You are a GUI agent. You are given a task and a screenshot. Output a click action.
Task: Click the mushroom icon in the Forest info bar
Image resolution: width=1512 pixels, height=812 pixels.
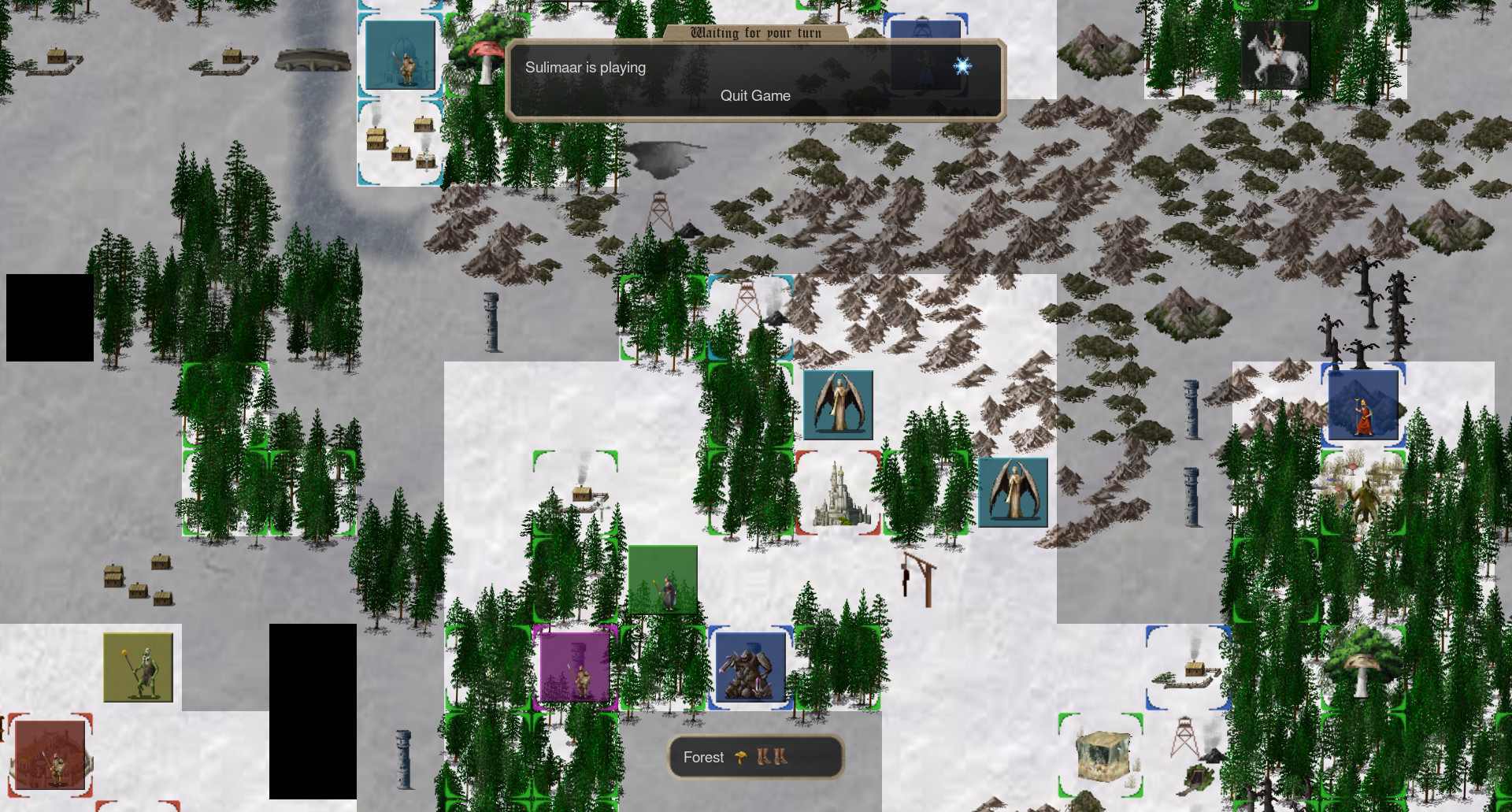[x=739, y=758]
